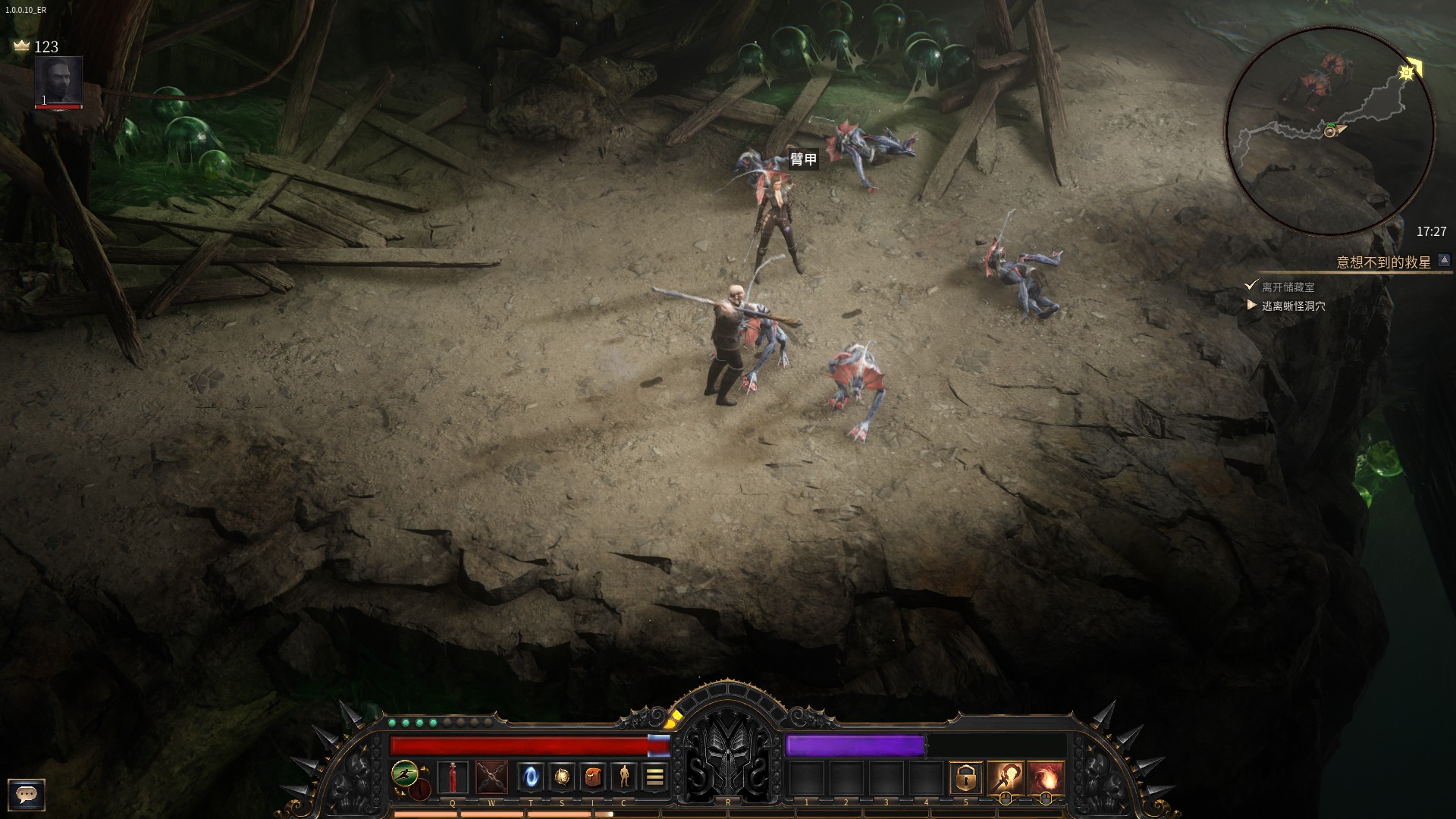Select the player portrait frame
The height and width of the screenshot is (819, 1456).
pyautogui.click(x=58, y=82)
